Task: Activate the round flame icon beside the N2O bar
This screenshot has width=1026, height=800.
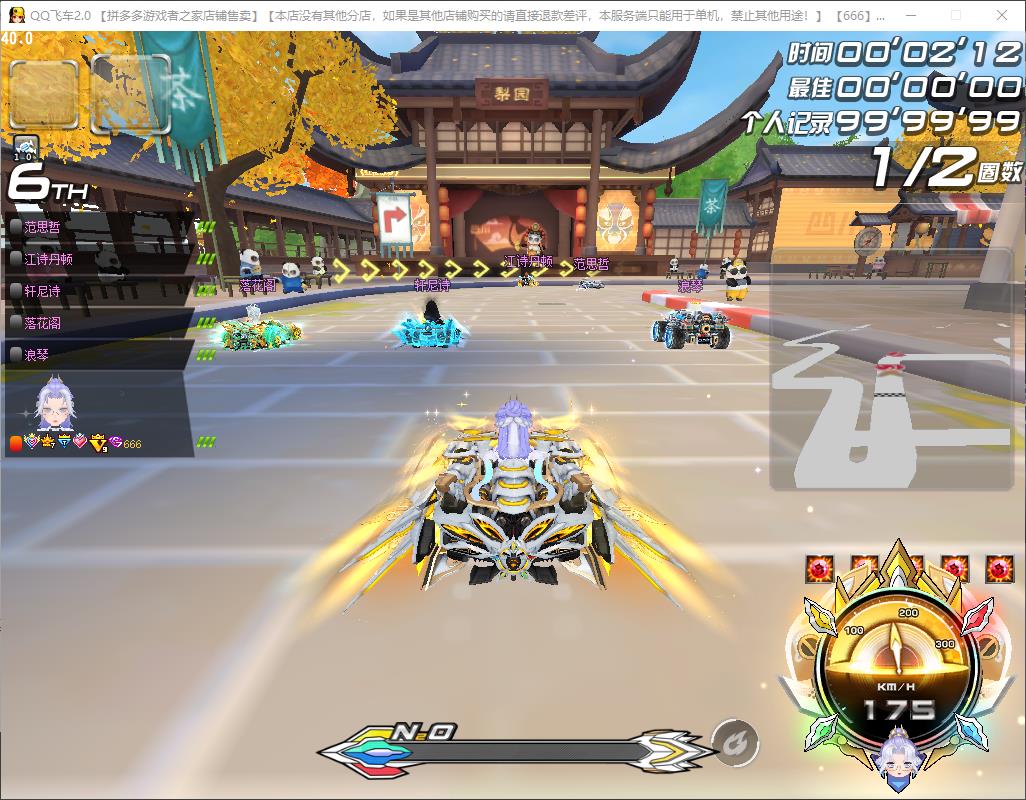Action: (x=735, y=743)
